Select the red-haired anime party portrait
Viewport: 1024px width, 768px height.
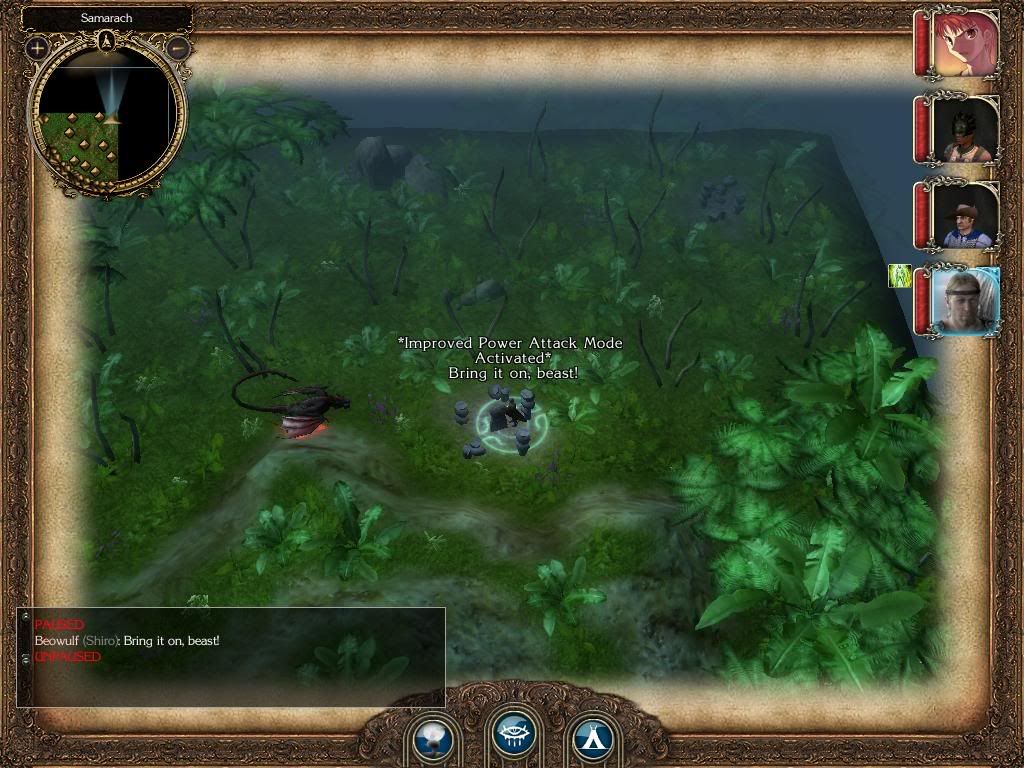(x=964, y=43)
